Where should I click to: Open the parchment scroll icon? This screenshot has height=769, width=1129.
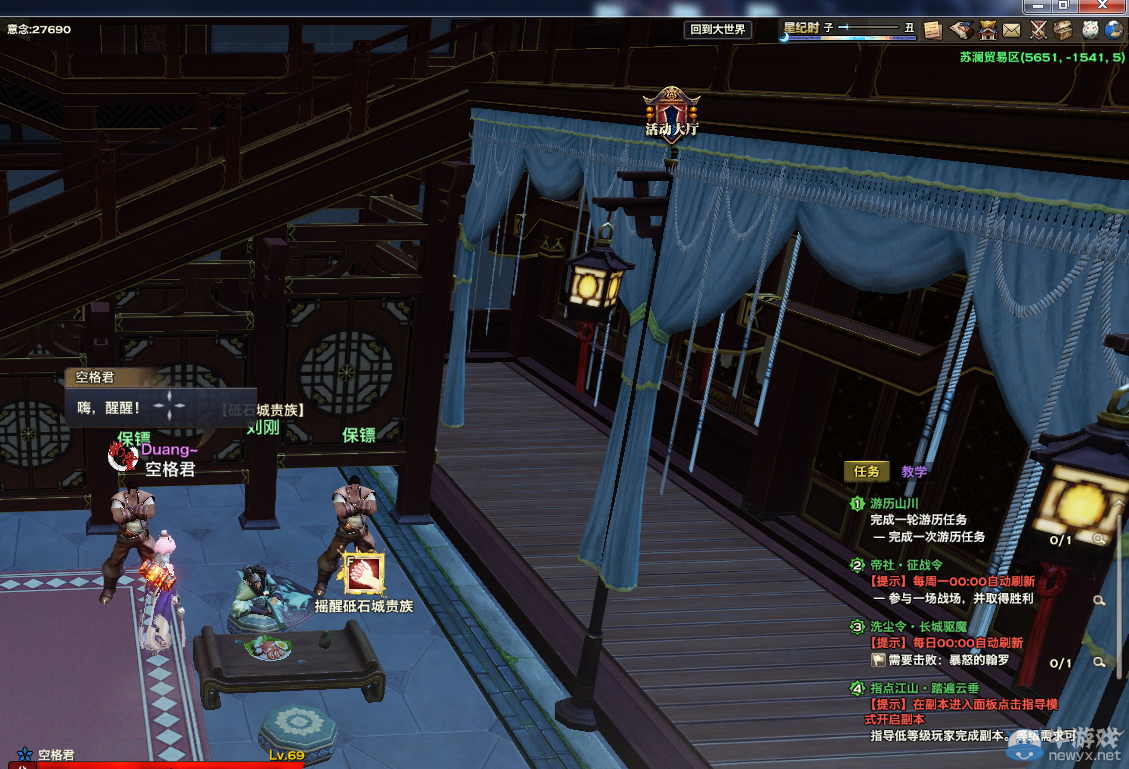933,30
